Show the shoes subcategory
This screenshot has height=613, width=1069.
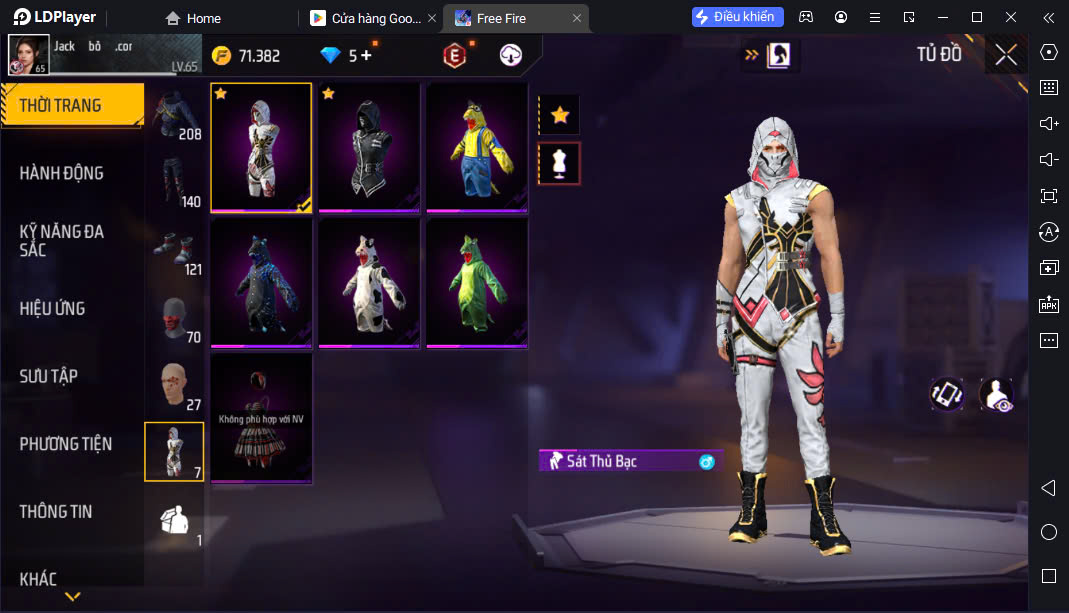click(176, 250)
